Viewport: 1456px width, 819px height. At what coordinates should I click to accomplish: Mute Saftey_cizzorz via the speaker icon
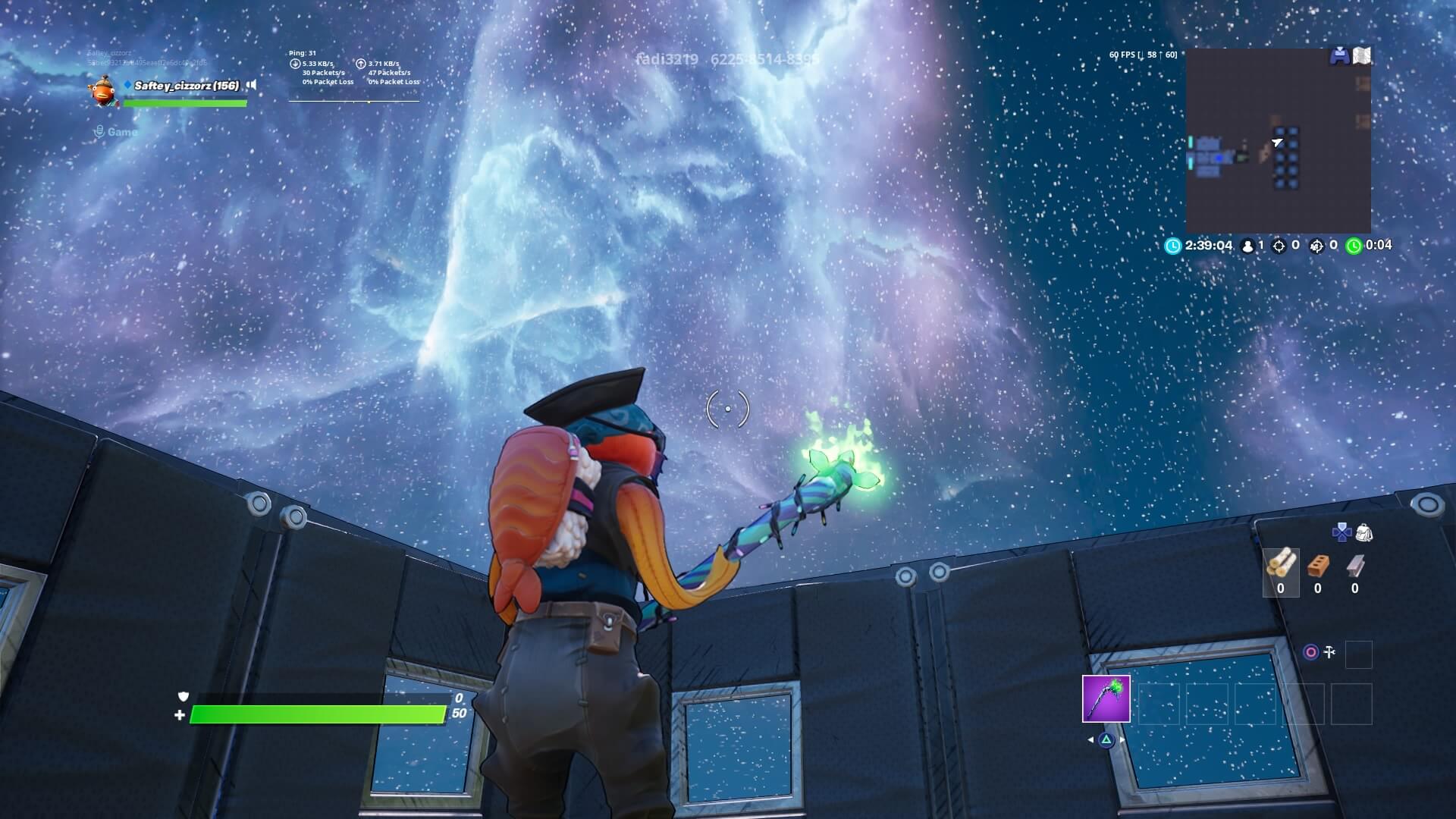(252, 86)
